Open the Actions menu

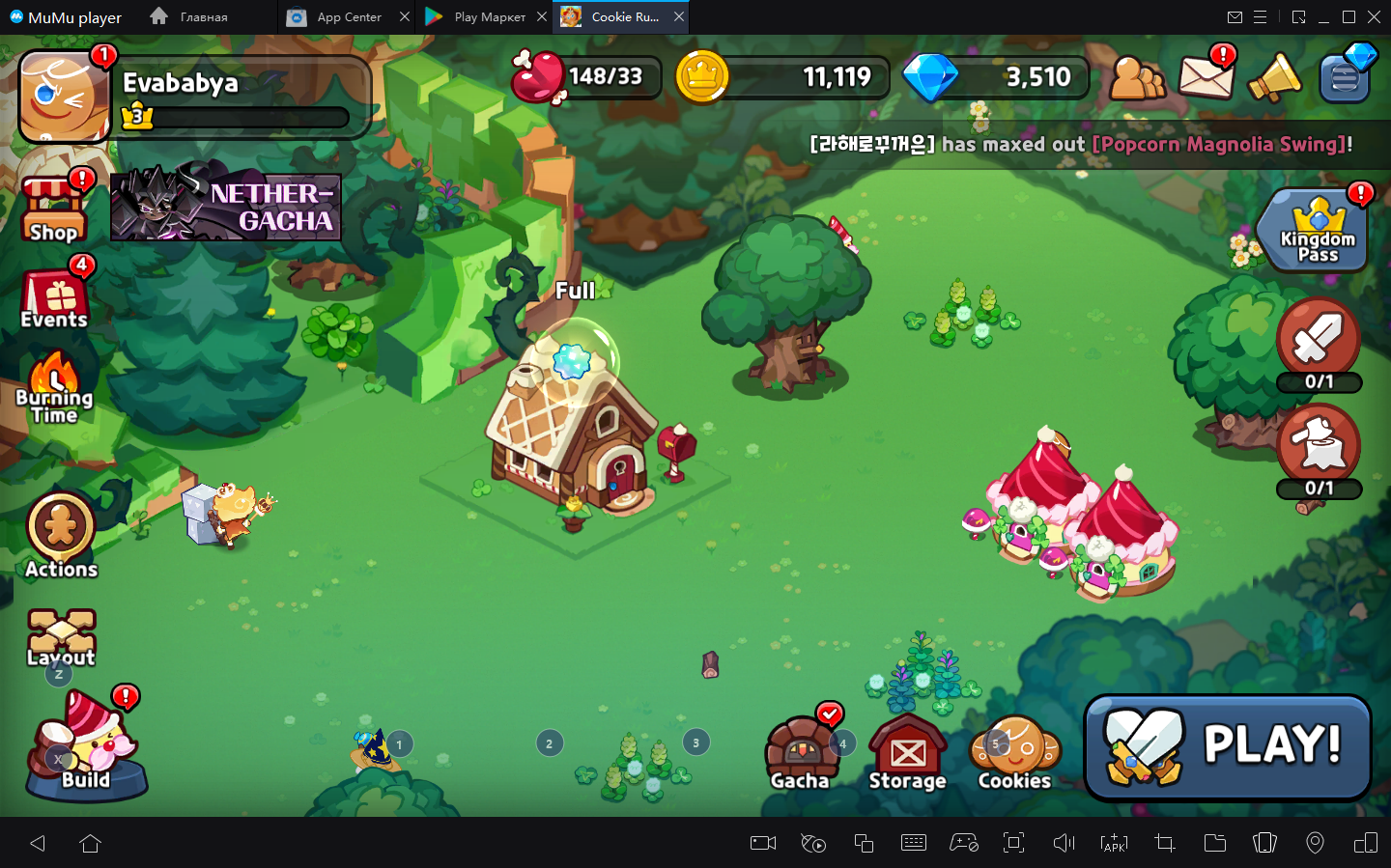[x=61, y=536]
